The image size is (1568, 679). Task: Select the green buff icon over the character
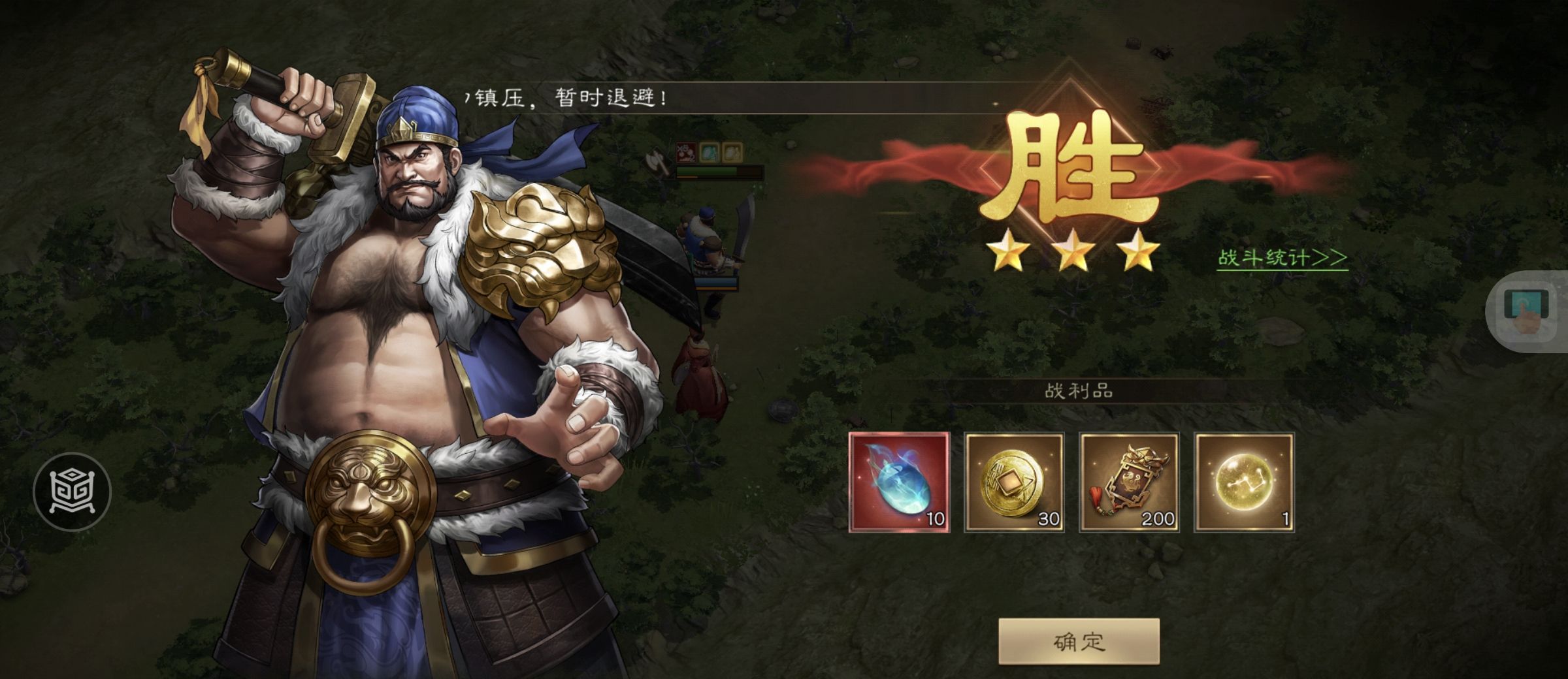(710, 151)
